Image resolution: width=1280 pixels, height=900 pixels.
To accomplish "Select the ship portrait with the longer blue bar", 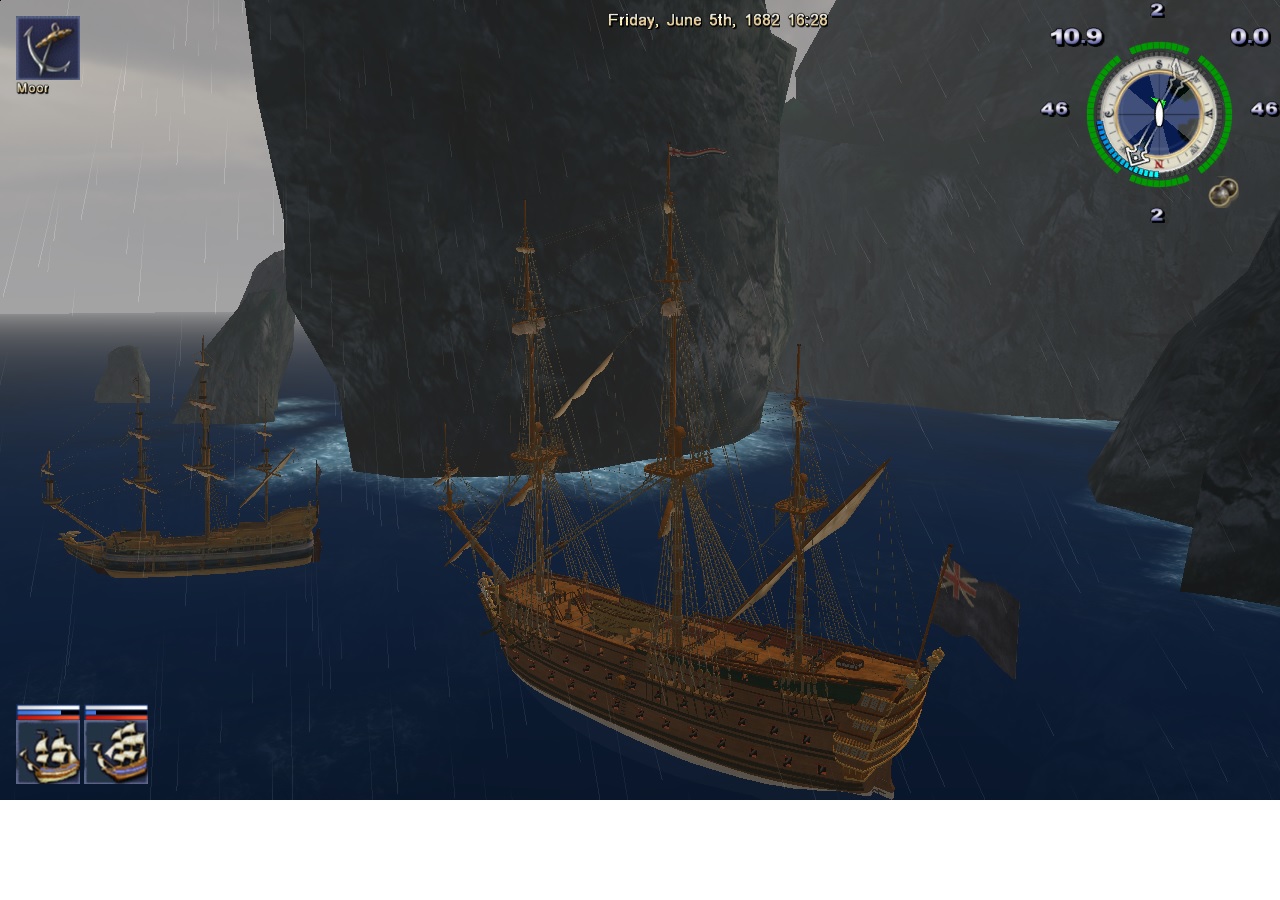I will coord(48,752).
